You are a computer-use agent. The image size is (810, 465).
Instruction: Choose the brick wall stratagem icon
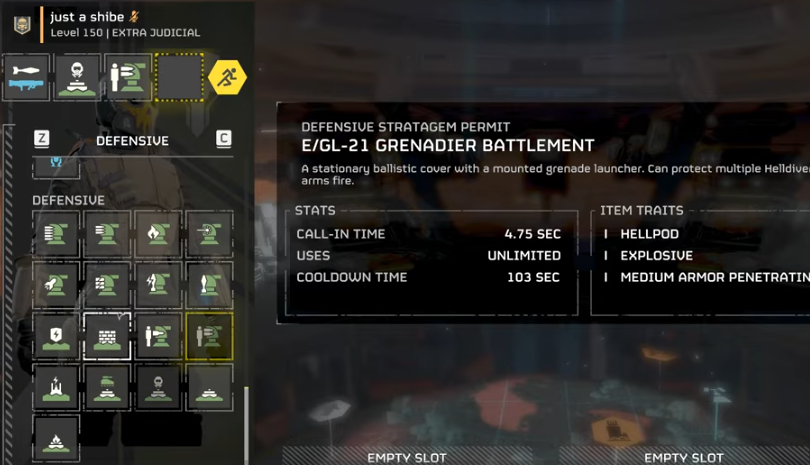107,336
